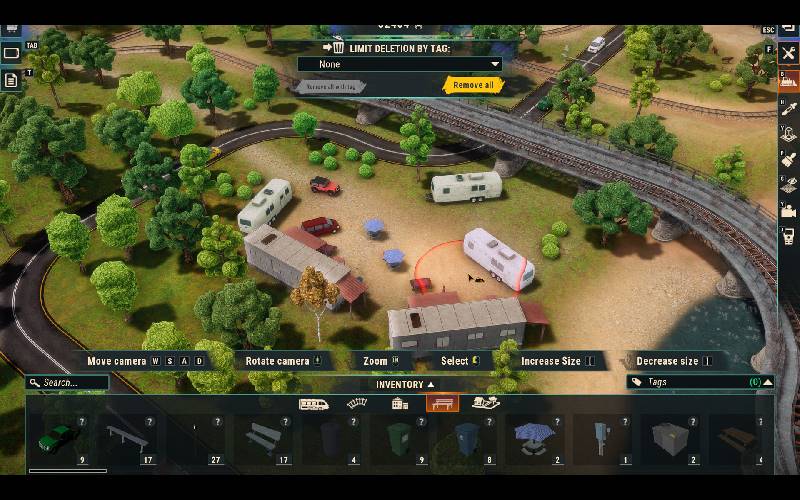
Task: Switch to the train vehicles inventory category
Action: coord(315,404)
